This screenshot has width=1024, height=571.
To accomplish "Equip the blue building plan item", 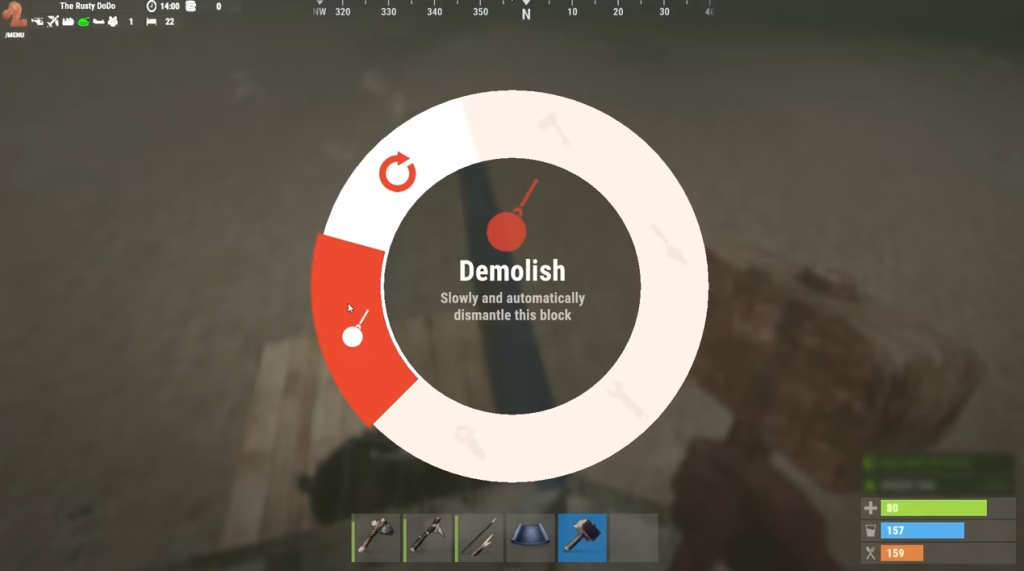I will click(530, 538).
